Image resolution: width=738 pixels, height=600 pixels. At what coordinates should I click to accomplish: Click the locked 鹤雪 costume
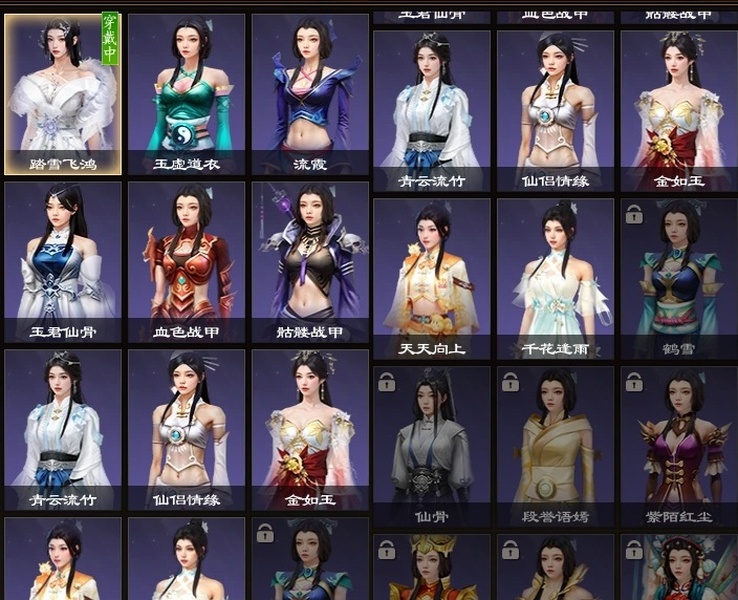pyautogui.click(x=679, y=278)
